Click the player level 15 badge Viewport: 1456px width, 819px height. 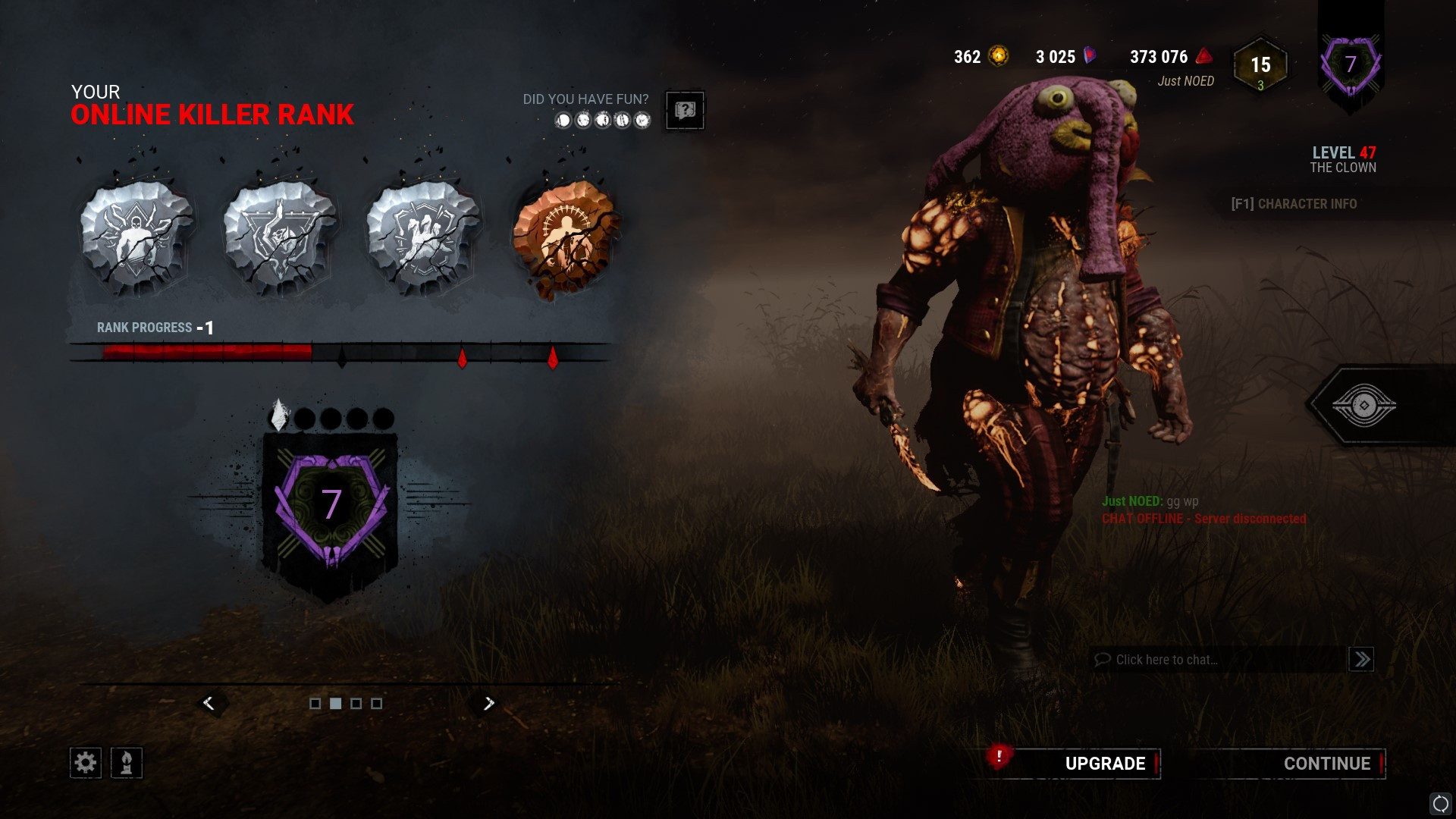(1260, 66)
